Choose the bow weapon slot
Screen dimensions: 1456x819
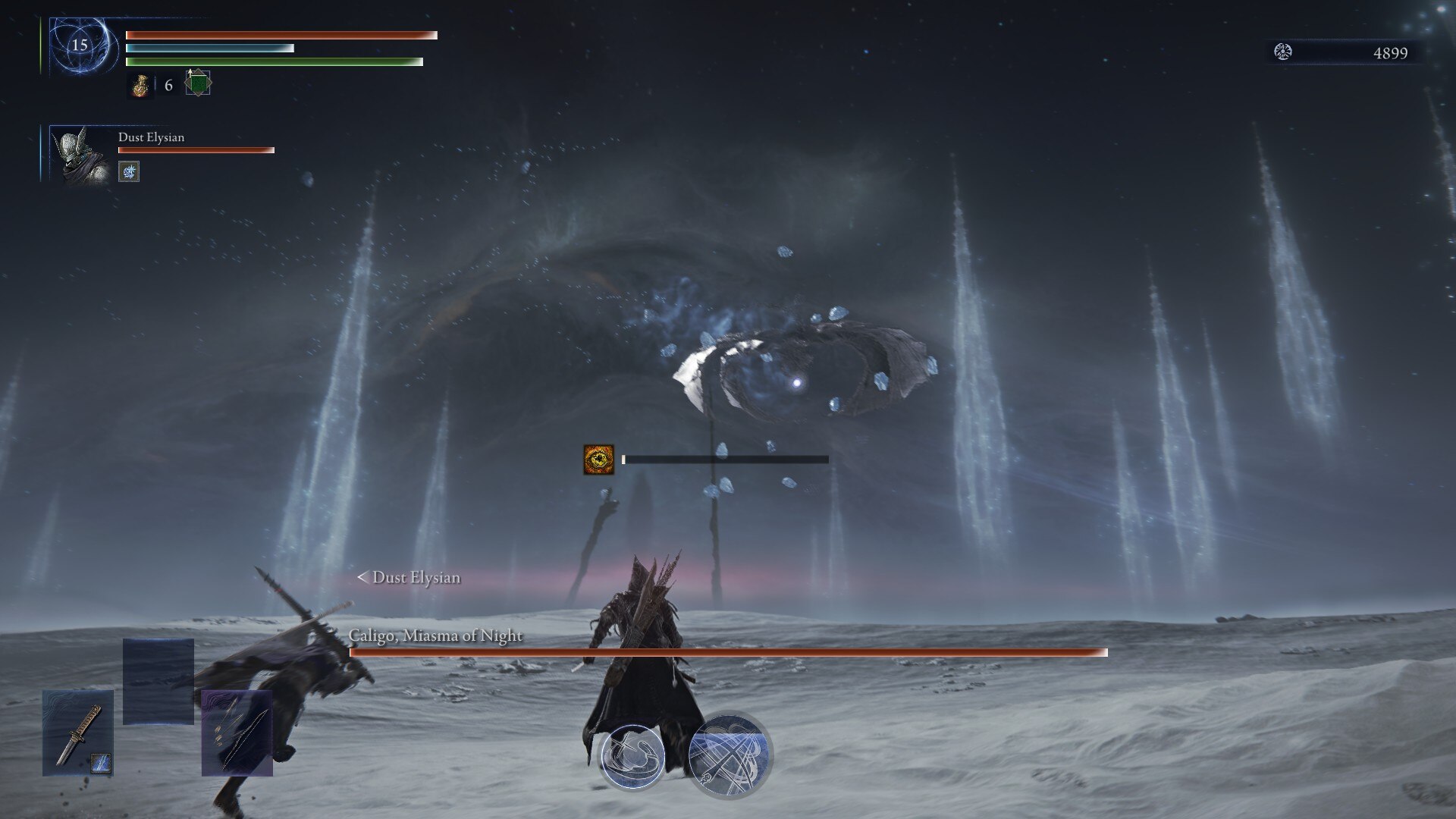237,733
